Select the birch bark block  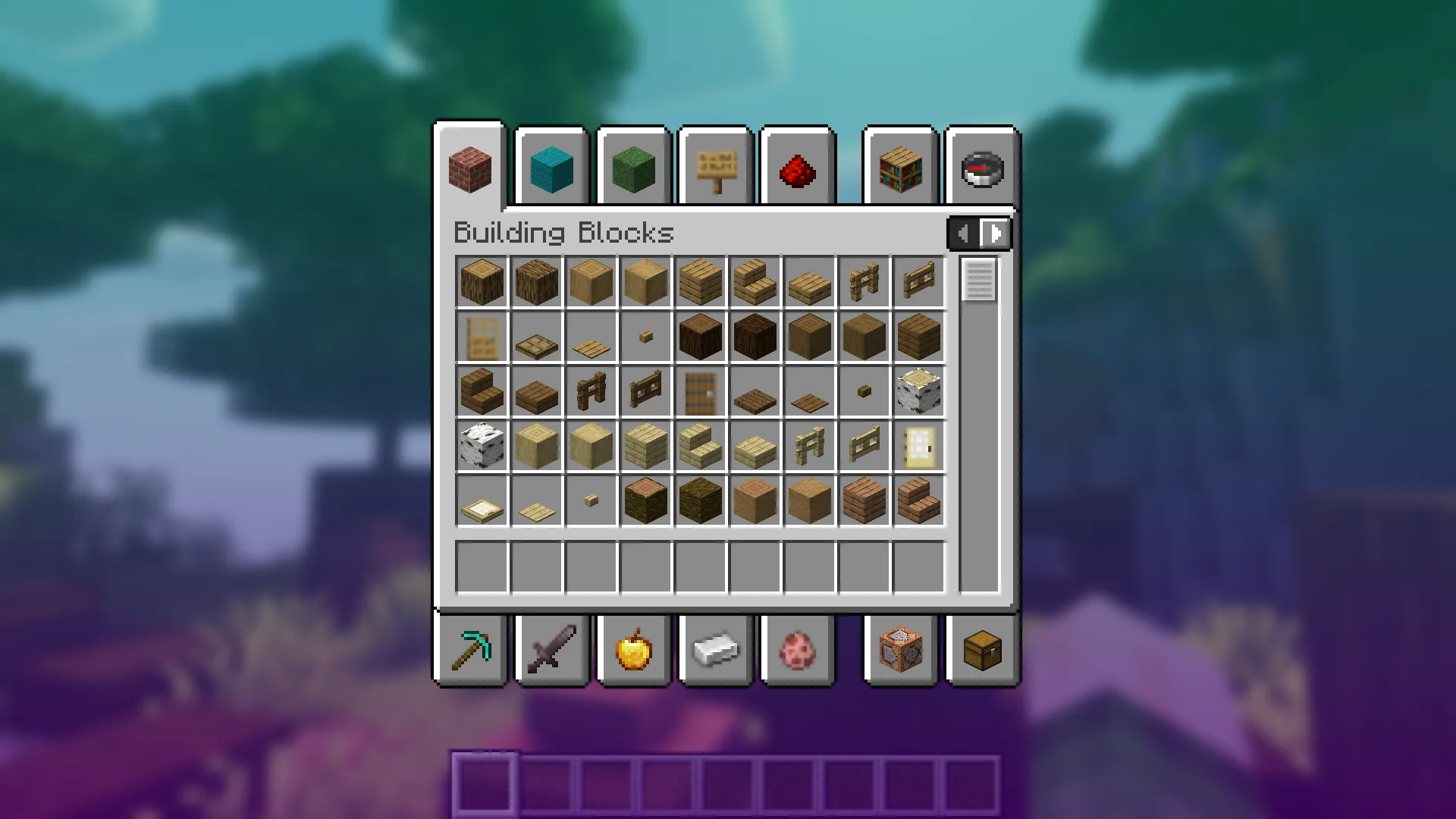[482, 445]
